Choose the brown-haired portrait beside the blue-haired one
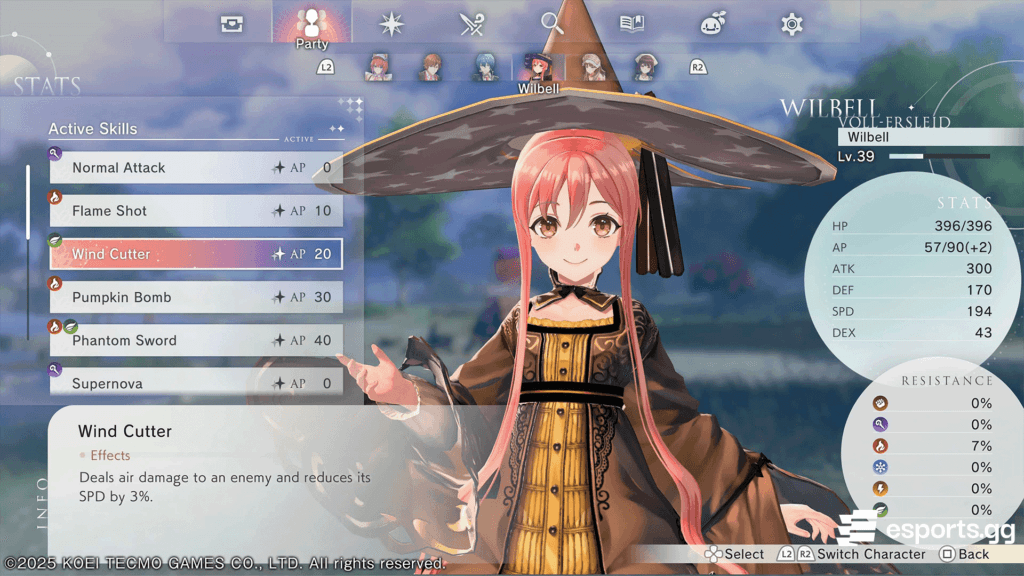 (x=431, y=67)
